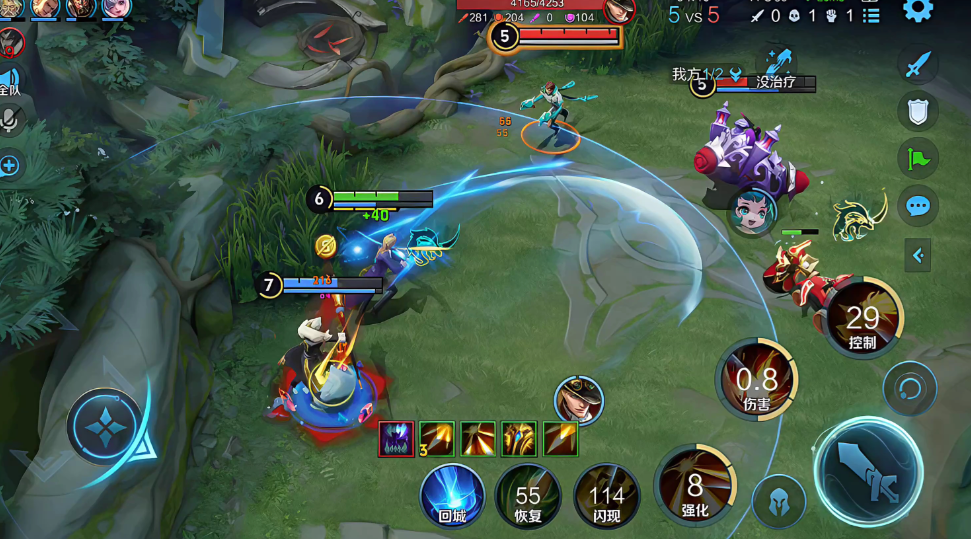Use the 恢复 heal spell
This screenshot has height=539, width=971.
tap(528, 496)
